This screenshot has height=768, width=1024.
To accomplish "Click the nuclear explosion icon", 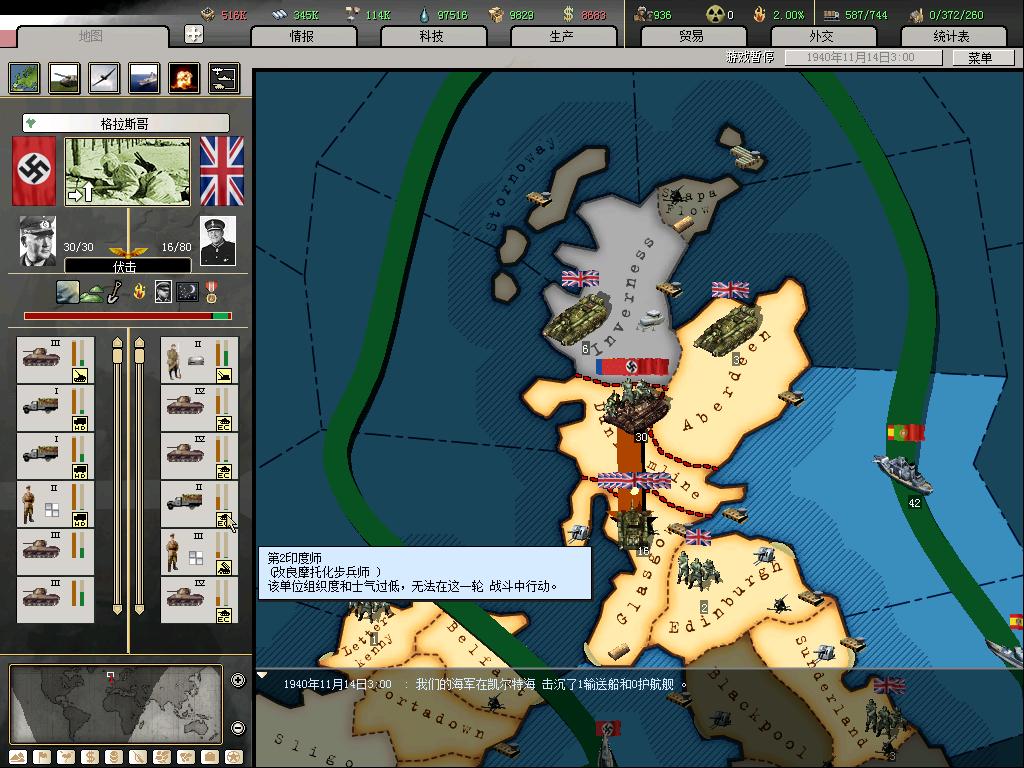I will 184,78.
